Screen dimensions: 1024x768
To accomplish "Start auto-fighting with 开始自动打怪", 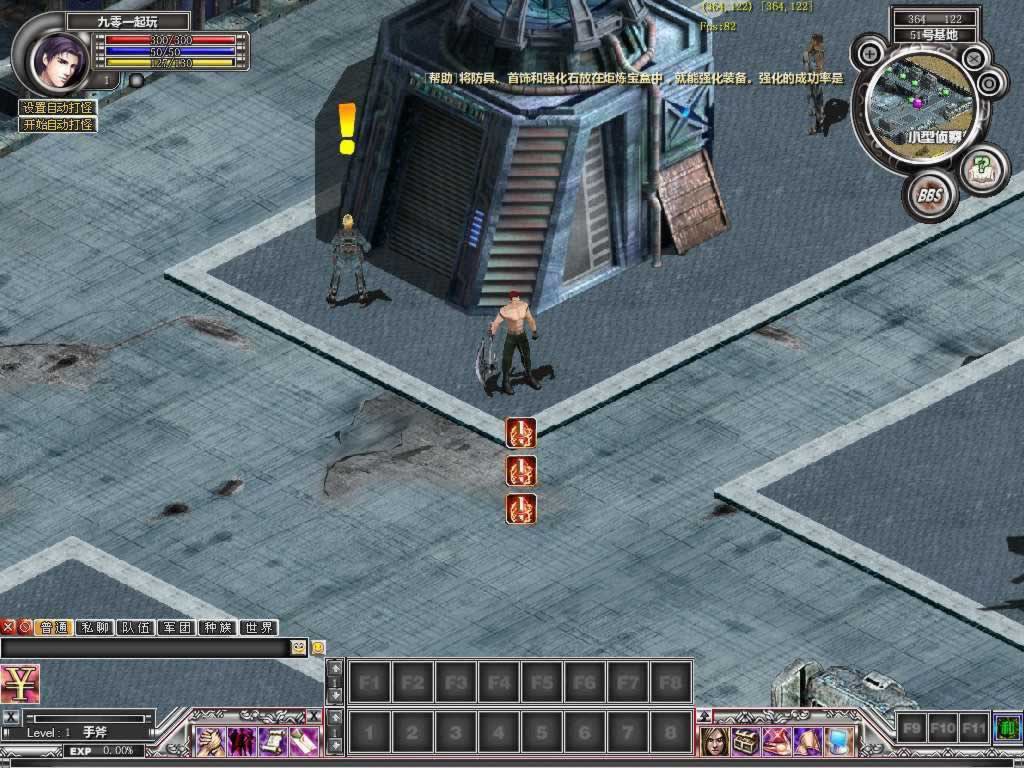I will pos(57,125).
